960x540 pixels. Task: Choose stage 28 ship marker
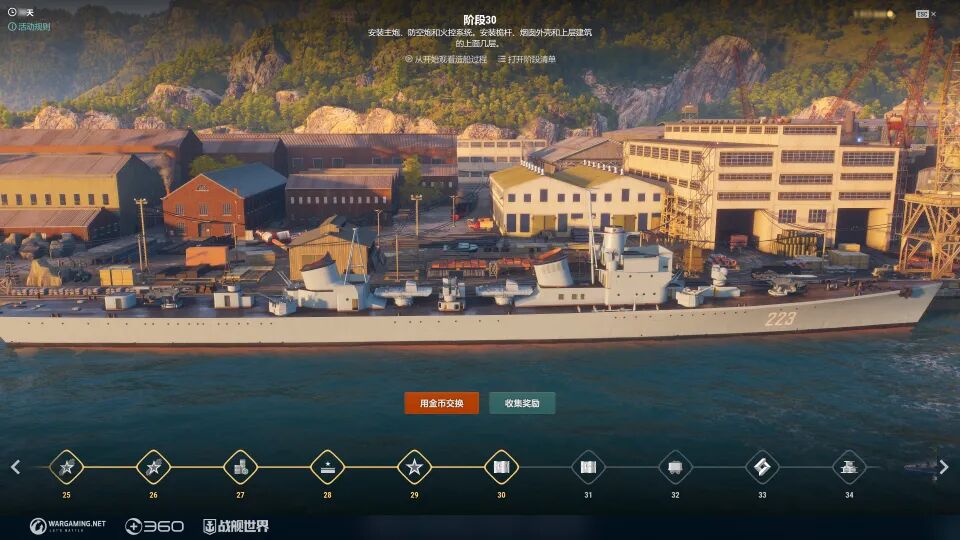pos(327,467)
